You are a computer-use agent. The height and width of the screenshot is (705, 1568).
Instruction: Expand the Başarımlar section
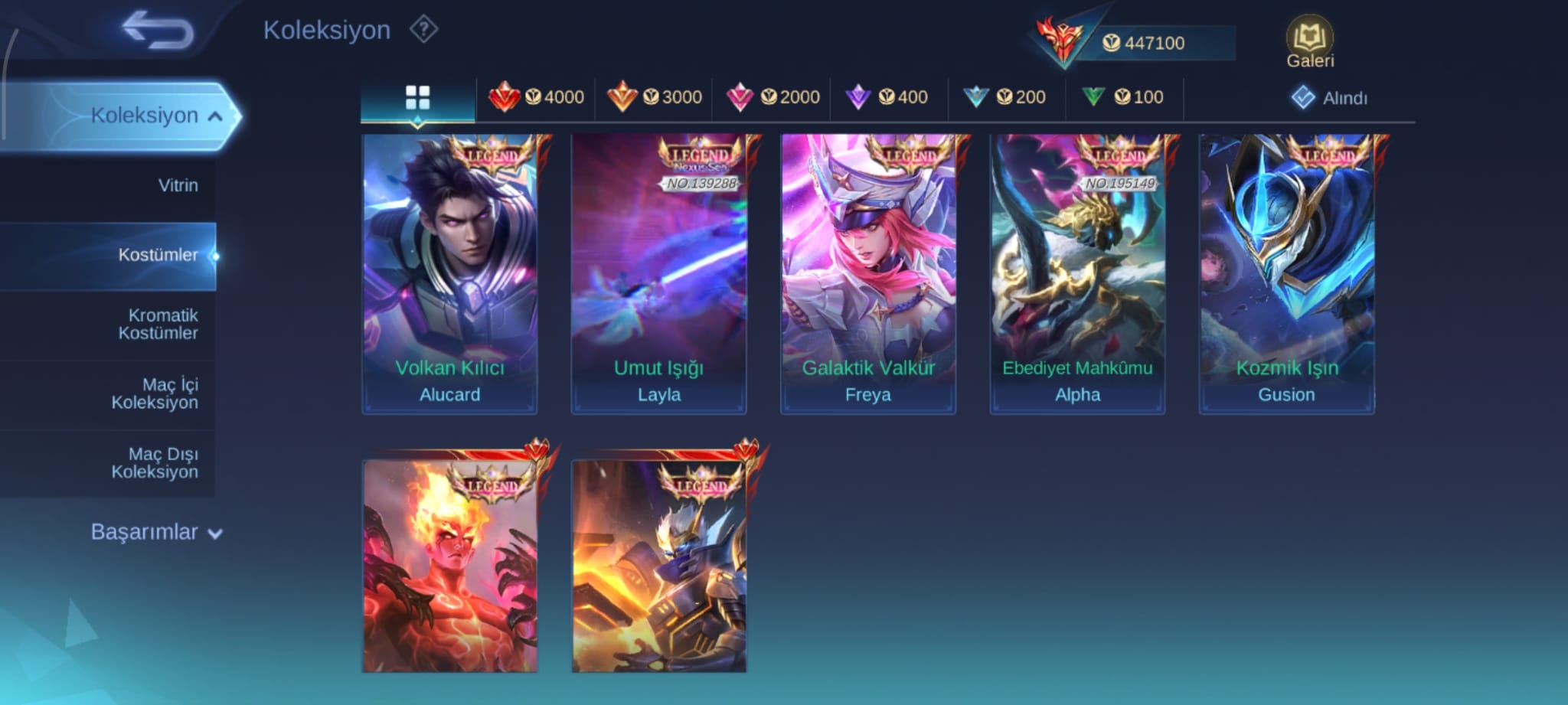coord(155,532)
